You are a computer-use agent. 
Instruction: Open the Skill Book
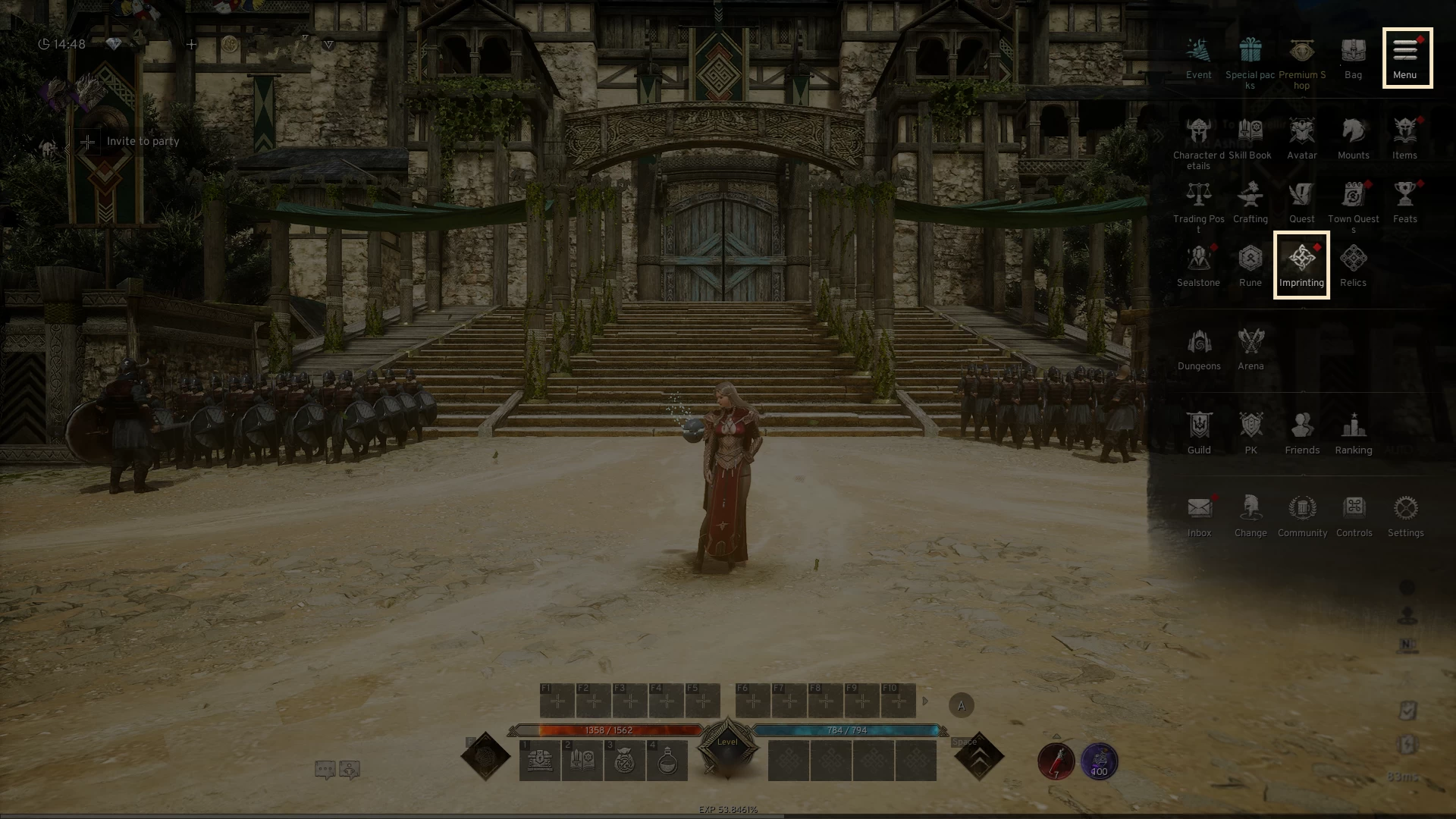click(x=1250, y=139)
